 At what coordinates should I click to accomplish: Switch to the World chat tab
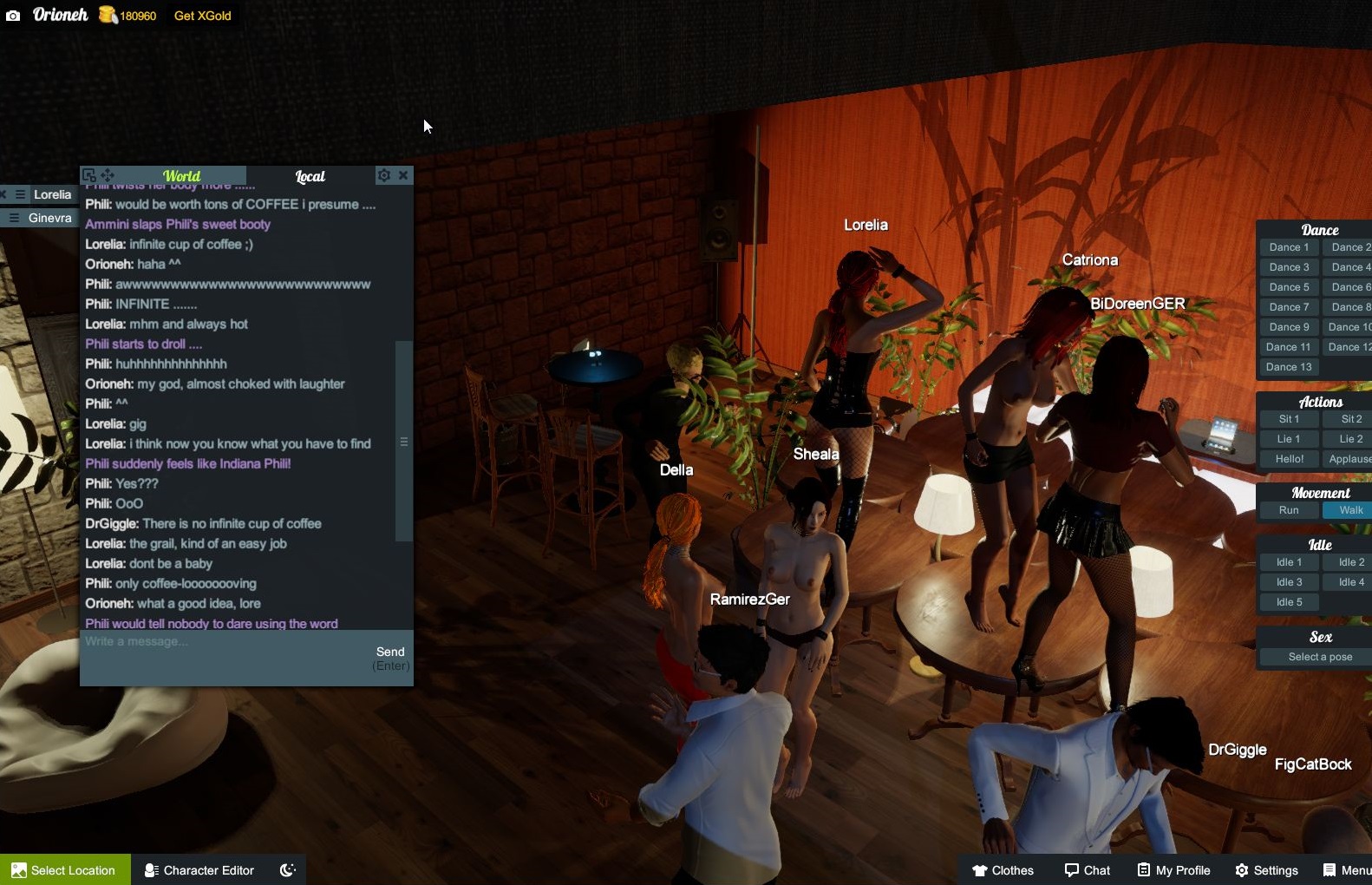coord(183,175)
